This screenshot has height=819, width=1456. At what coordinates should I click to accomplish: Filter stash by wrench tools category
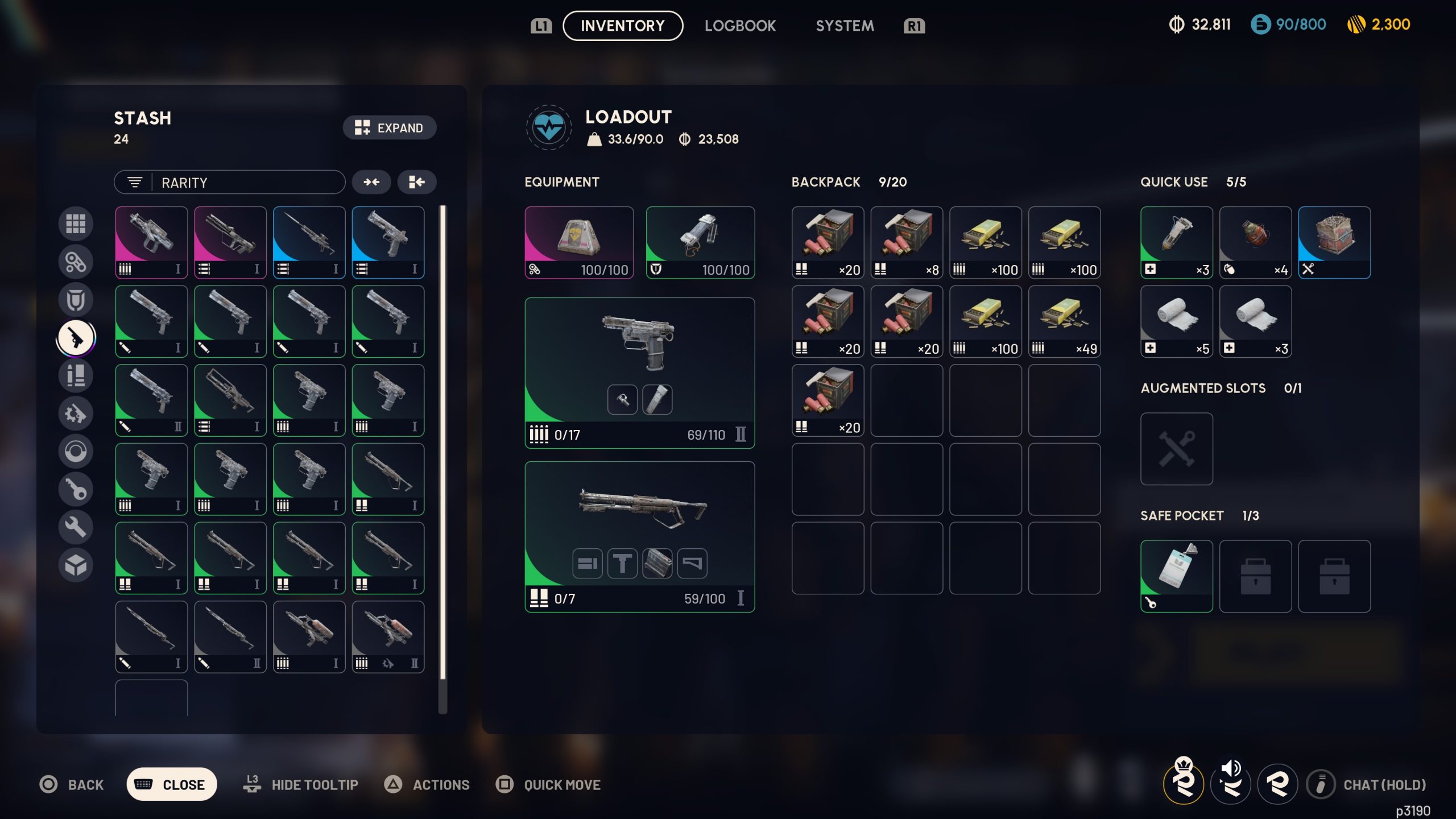point(76,527)
